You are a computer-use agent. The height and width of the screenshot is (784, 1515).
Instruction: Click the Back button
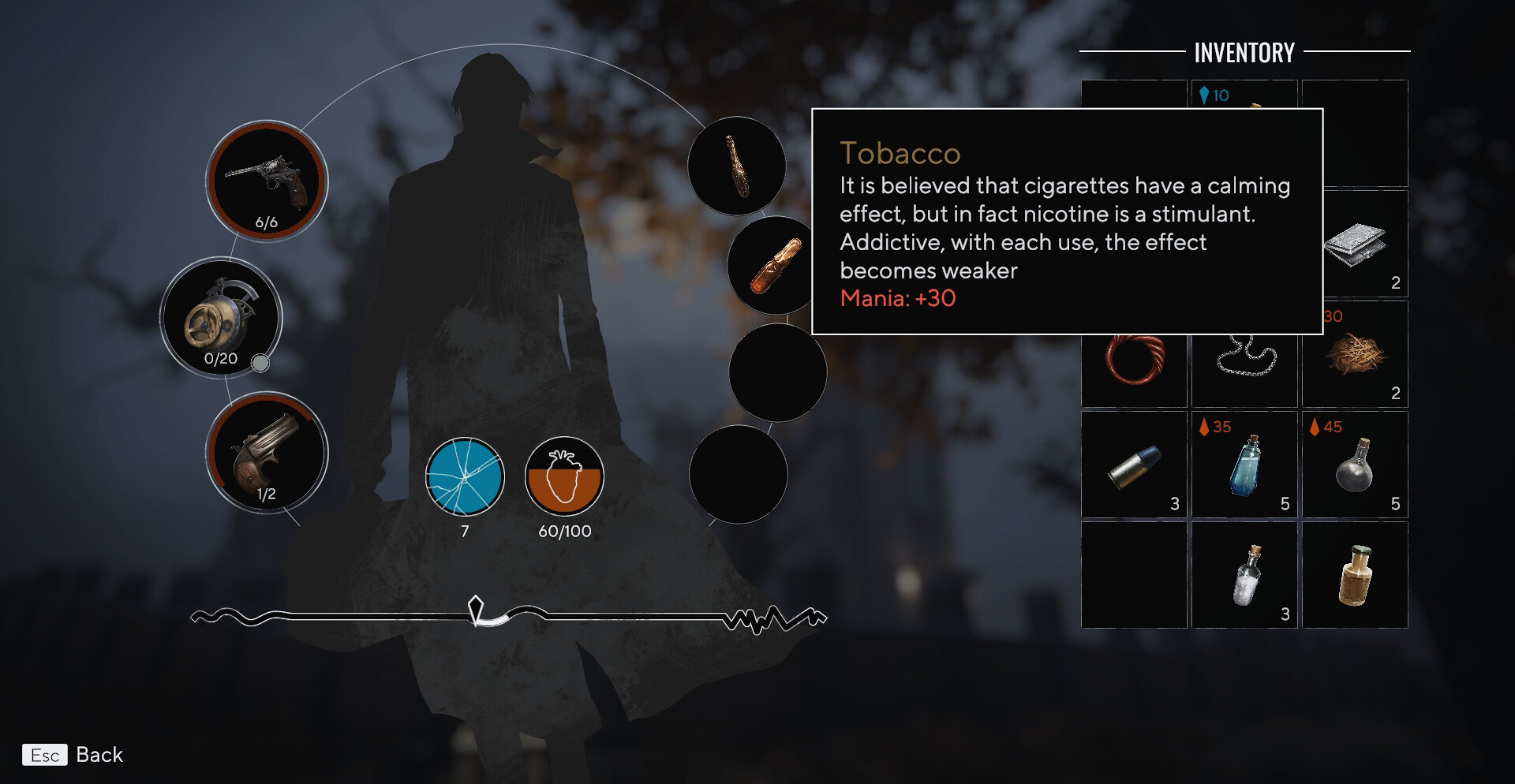[x=73, y=755]
